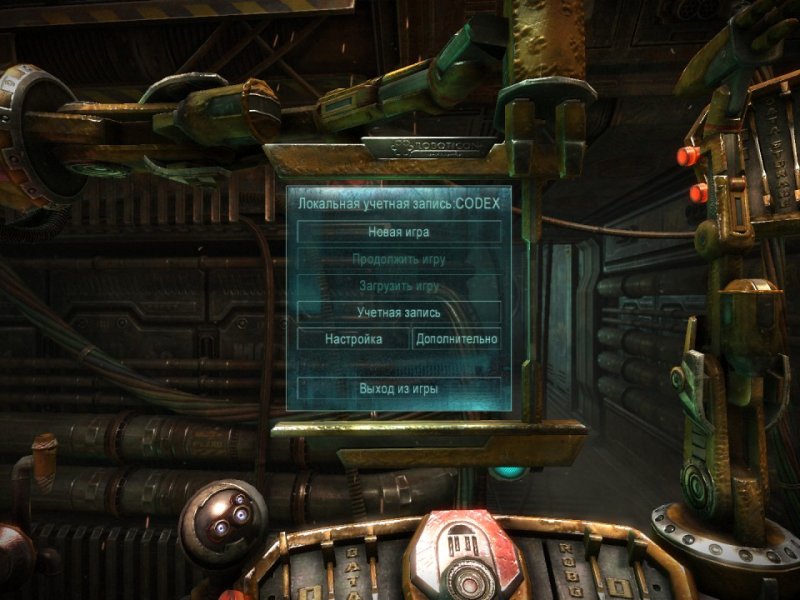Quit with Выход из игры
The image size is (800, 600).
(399, 388)
